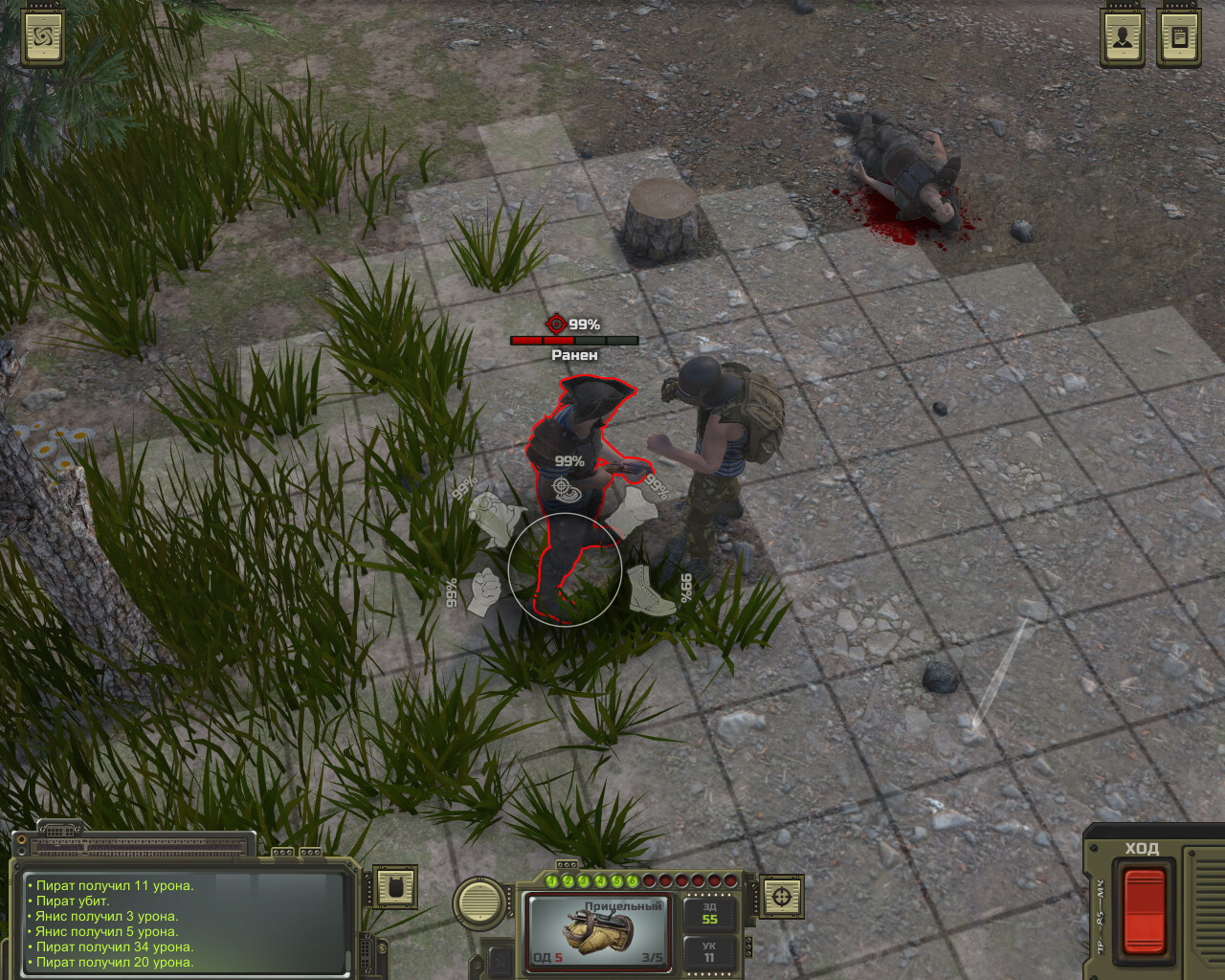Click the swirl emblem icon
Image resolution: width=1225 pixels, height=980 pixels.
point(43,37)
